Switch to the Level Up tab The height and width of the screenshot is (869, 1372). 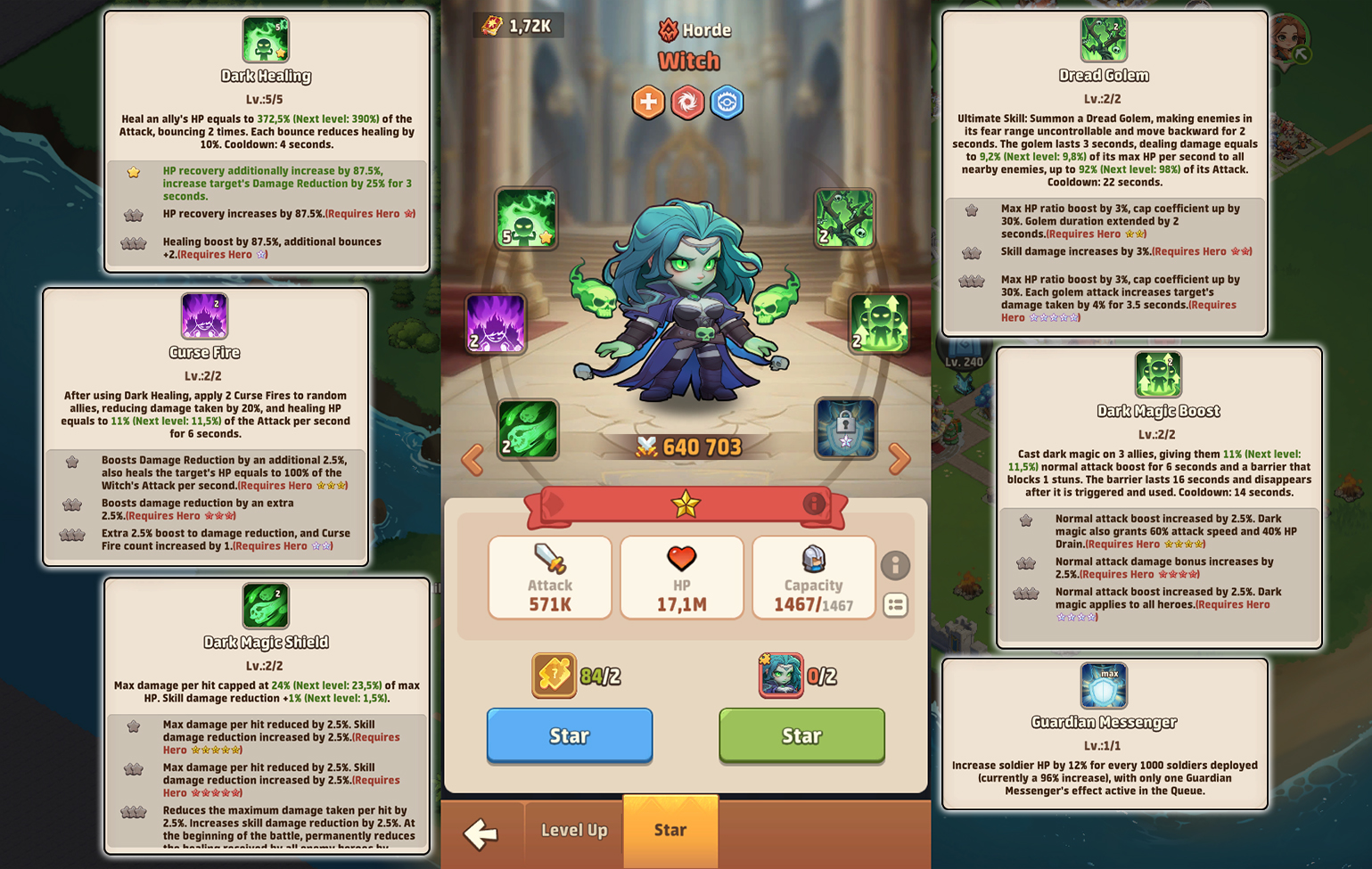pyautogui.click(x=573, y=831)
